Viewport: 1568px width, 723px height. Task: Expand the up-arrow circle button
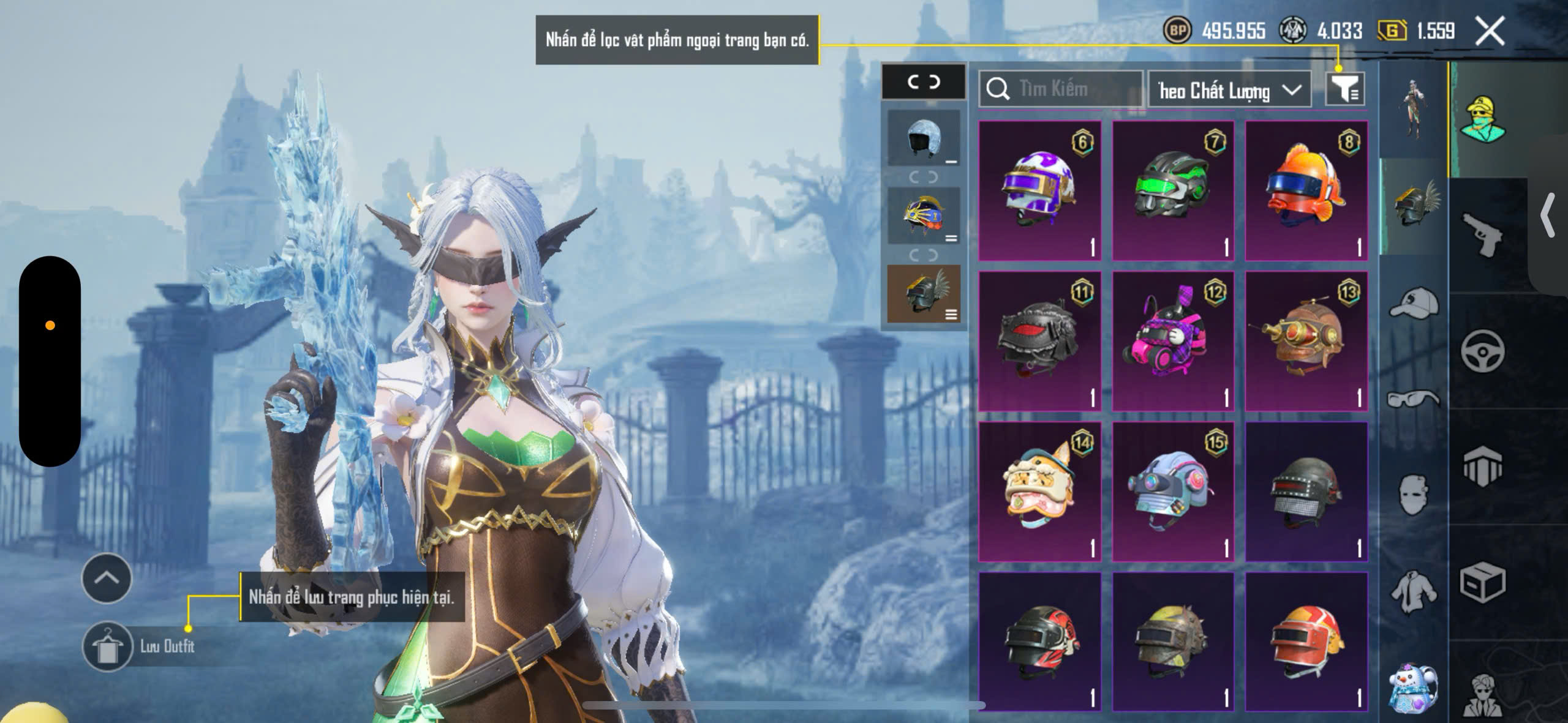[x=107, y=579]
